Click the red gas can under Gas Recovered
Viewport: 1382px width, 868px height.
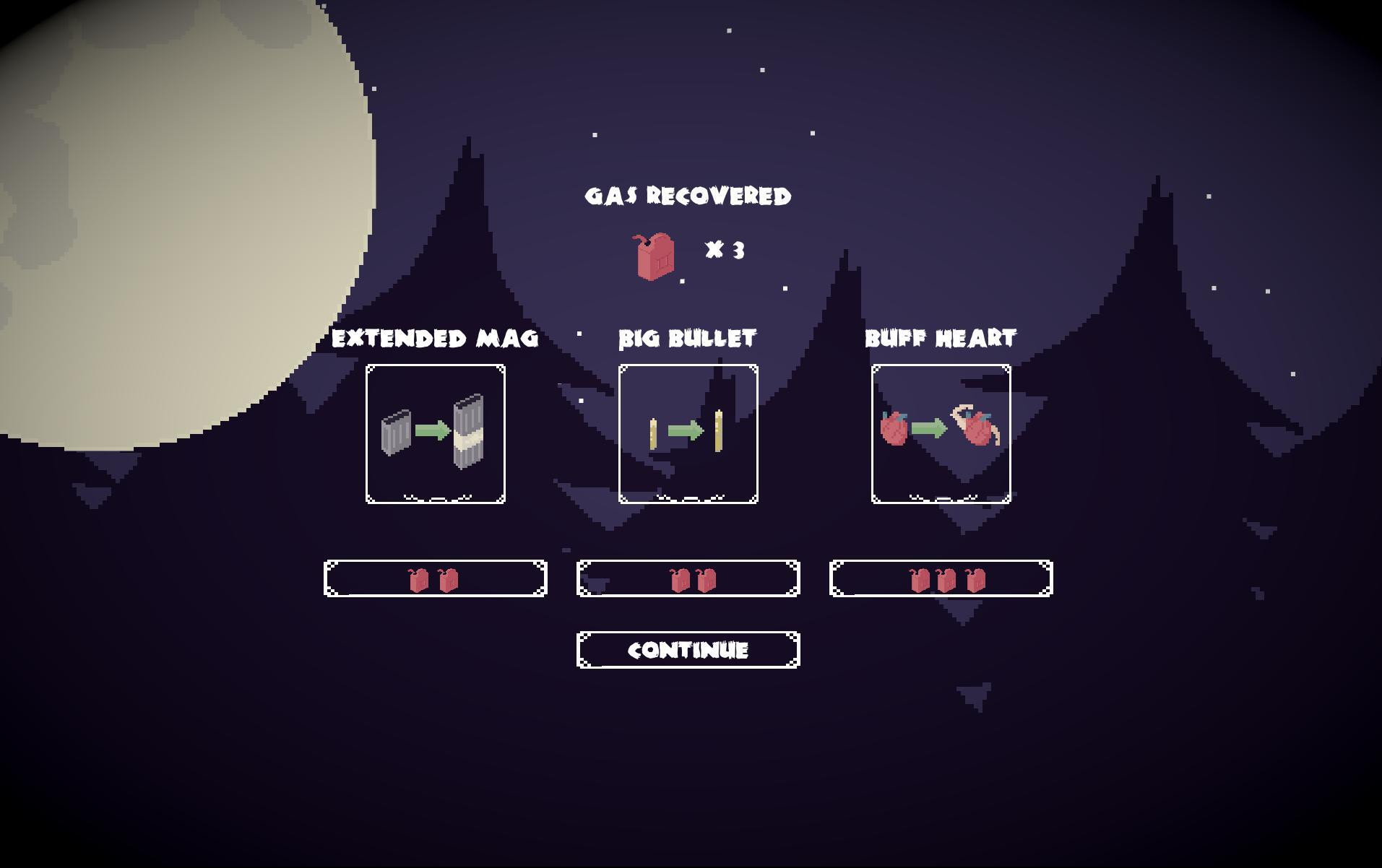pyautogui.click(x=653, y=256)
